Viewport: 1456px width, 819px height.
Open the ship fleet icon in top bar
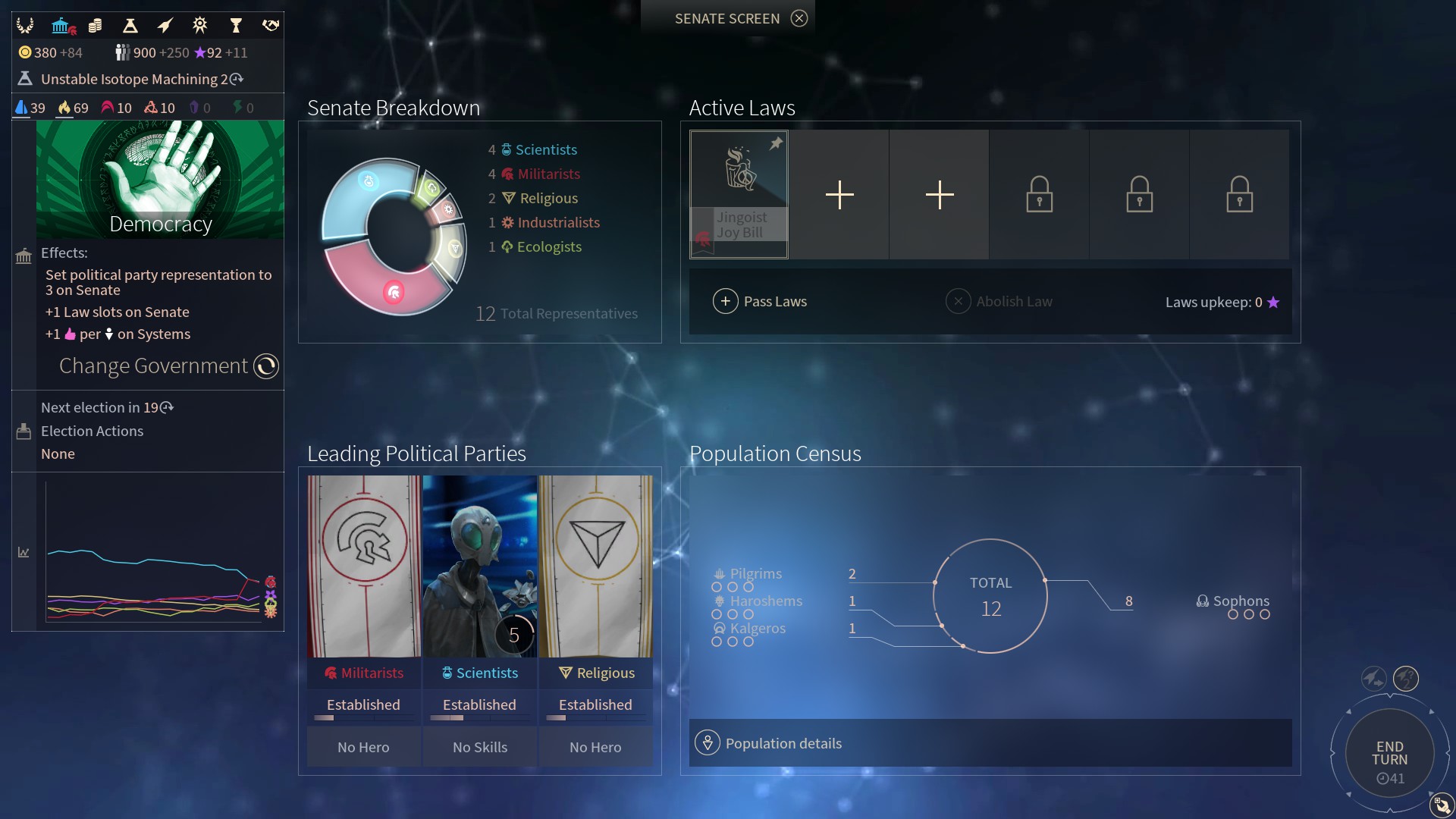coord(165,27)
